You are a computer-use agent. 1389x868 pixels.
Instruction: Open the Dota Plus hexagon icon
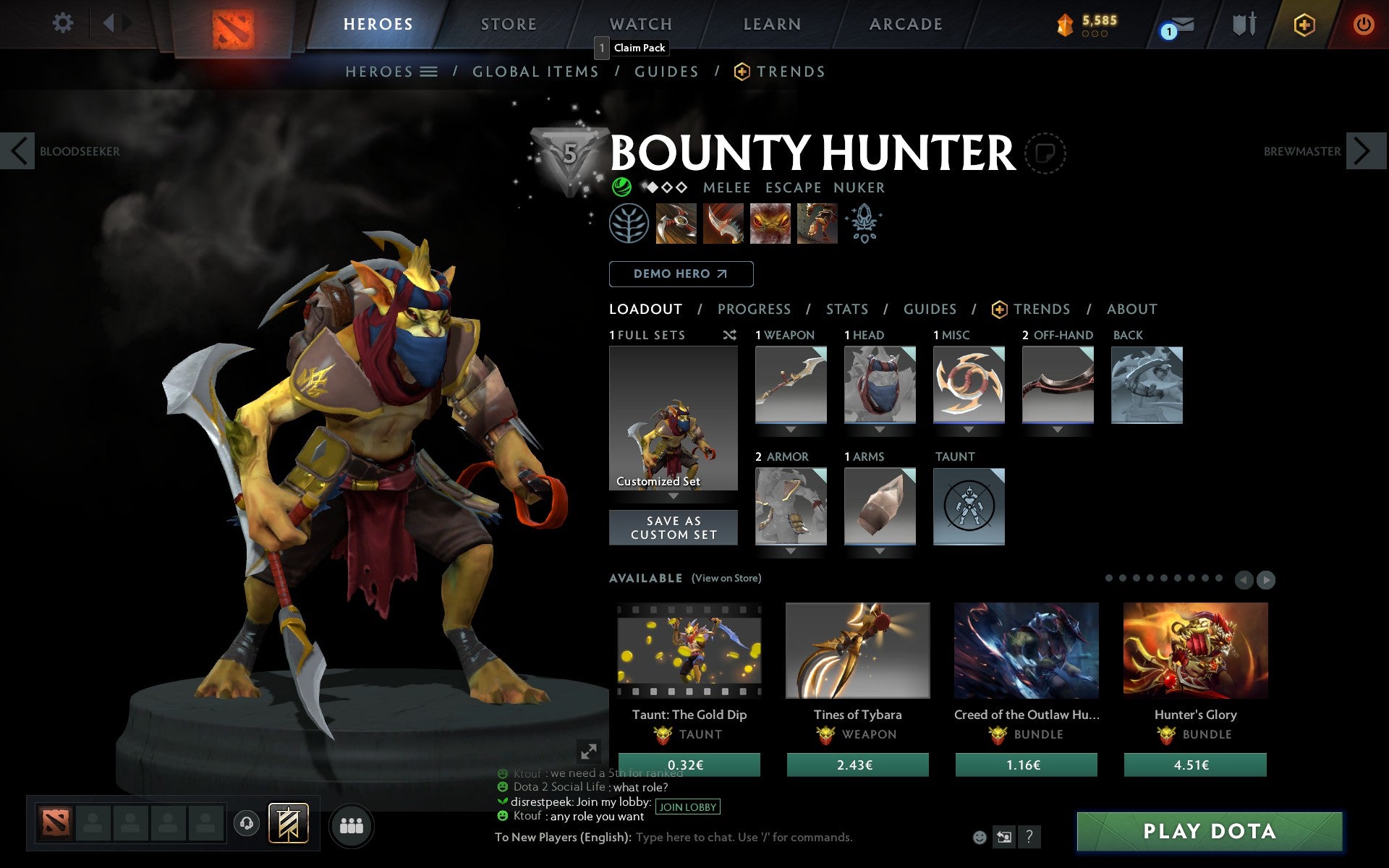point(1303,23)
